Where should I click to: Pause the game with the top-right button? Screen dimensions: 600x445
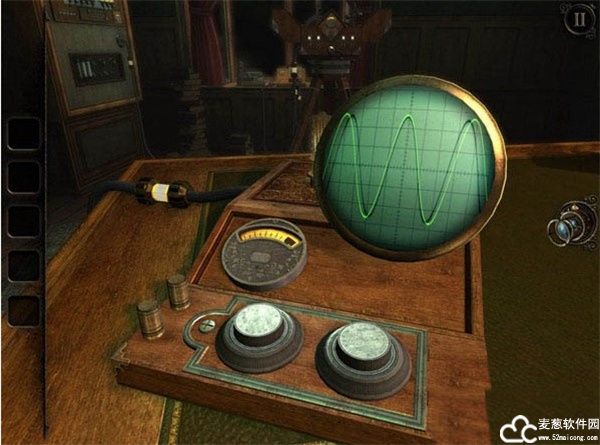coord(577,19)
